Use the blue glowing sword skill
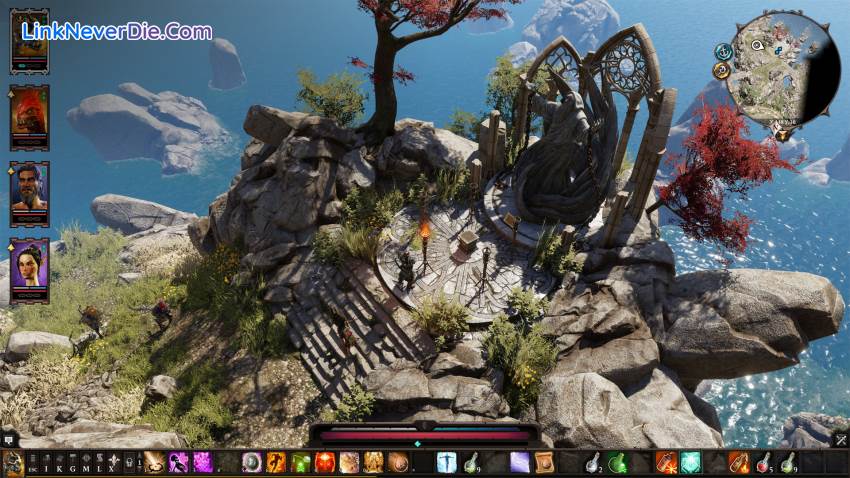Viewport: 850px width, 478px height. point(447,462)
